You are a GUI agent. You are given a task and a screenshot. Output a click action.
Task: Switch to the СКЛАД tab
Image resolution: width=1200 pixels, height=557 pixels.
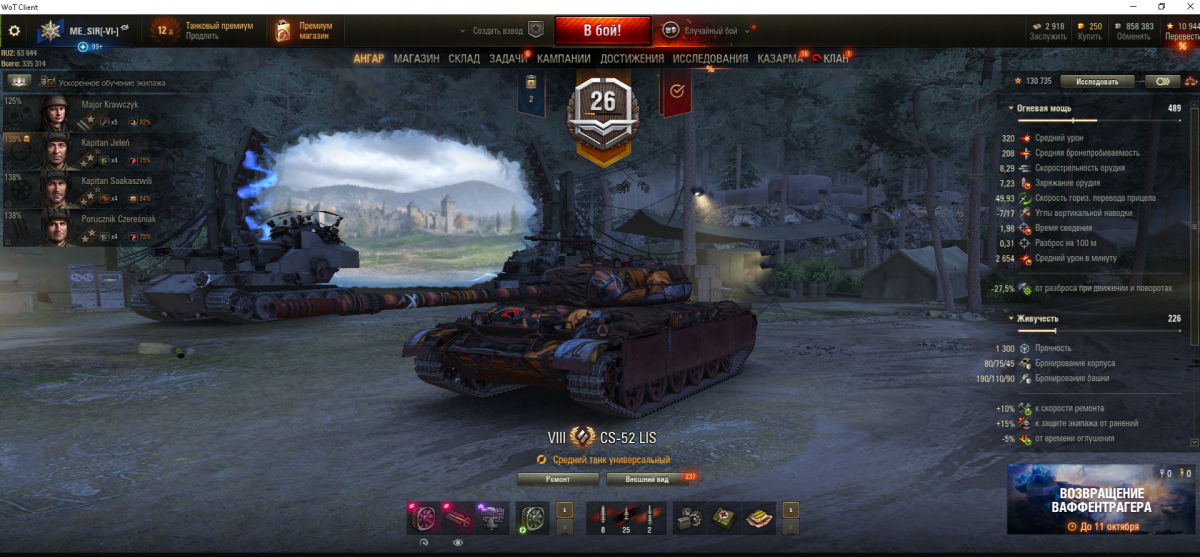tap(464, 59)
